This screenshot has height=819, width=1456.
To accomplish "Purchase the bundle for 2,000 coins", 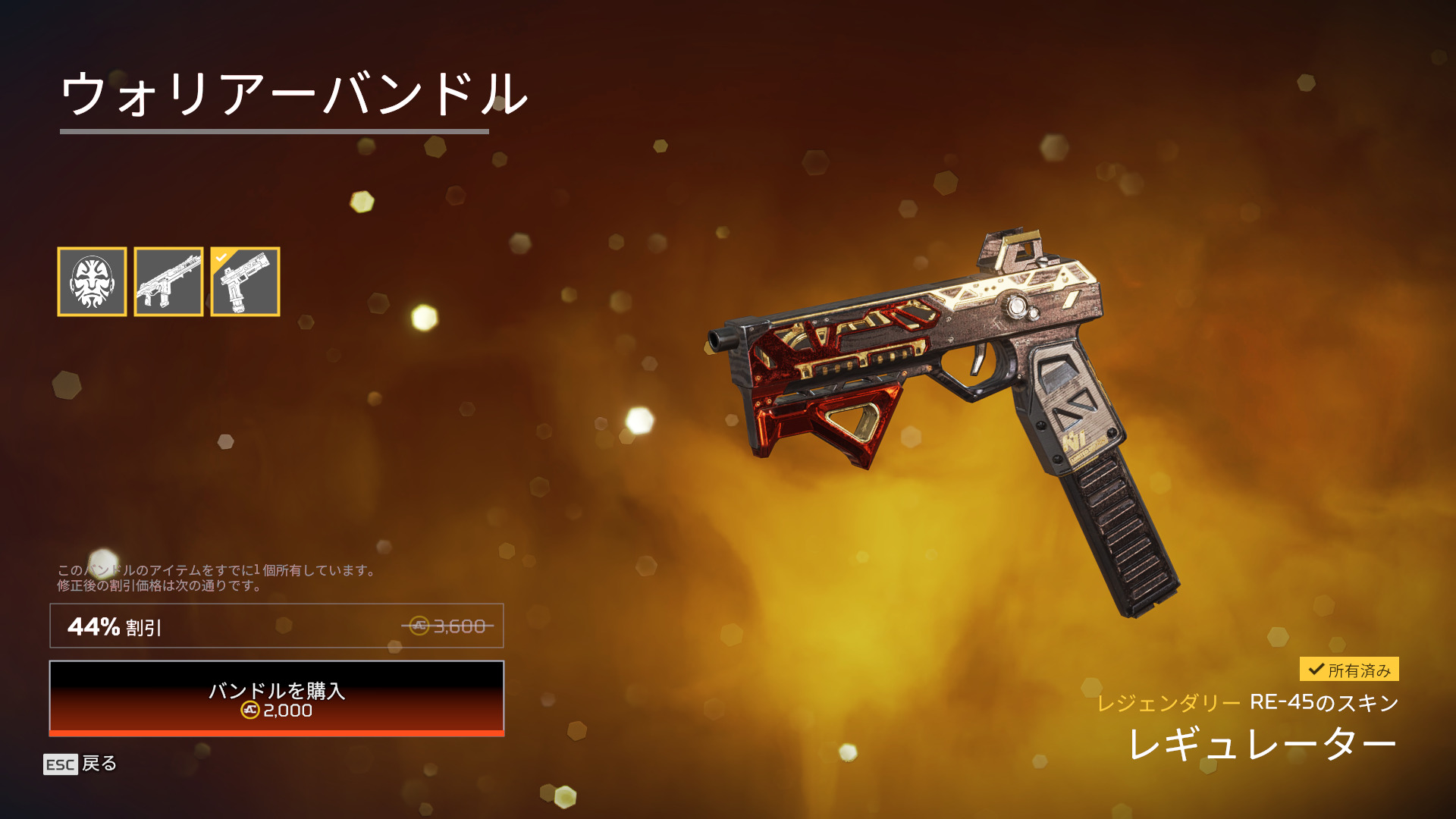I will tap(277, 698).
